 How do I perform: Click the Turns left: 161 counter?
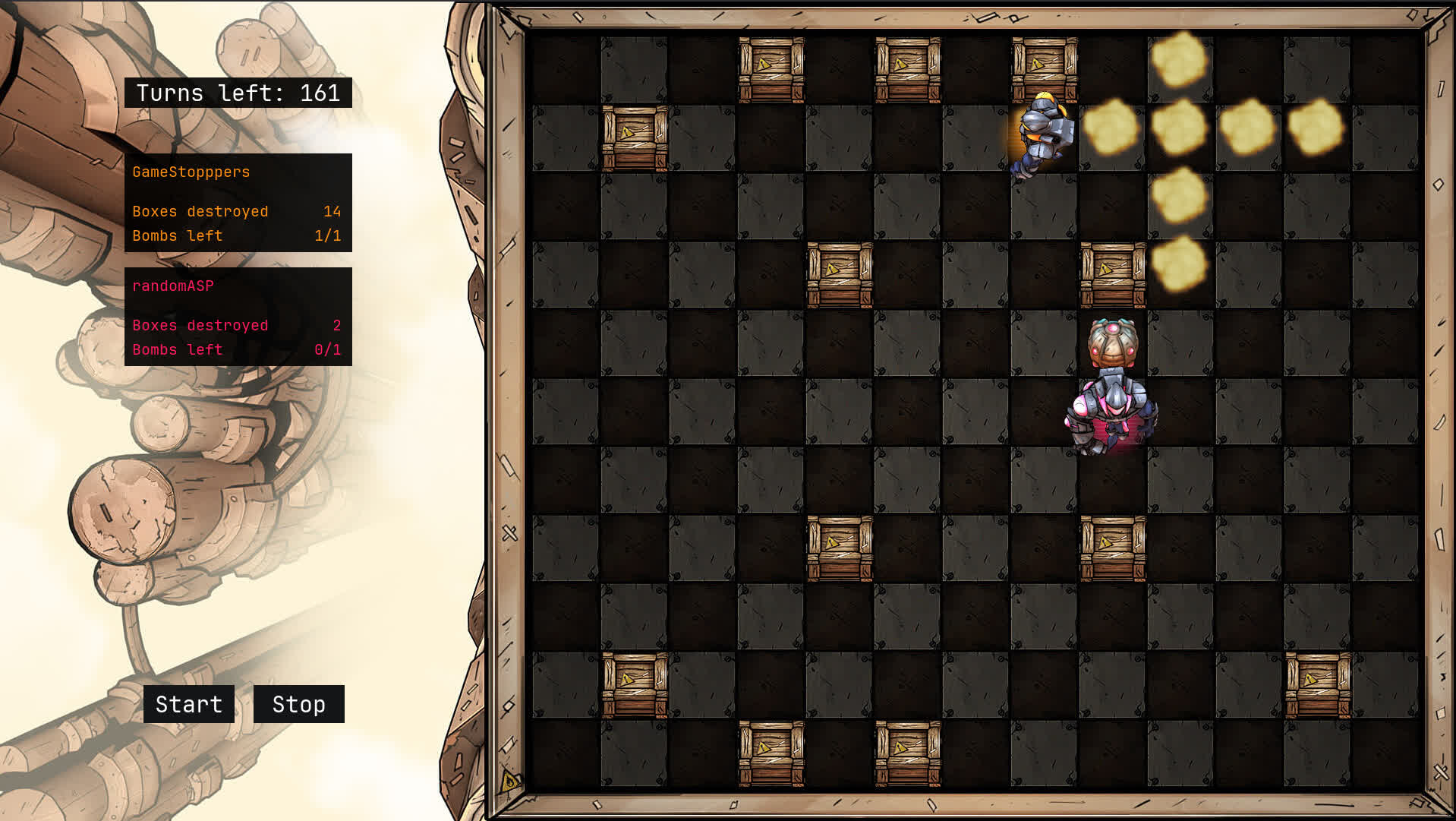[239, 93]
